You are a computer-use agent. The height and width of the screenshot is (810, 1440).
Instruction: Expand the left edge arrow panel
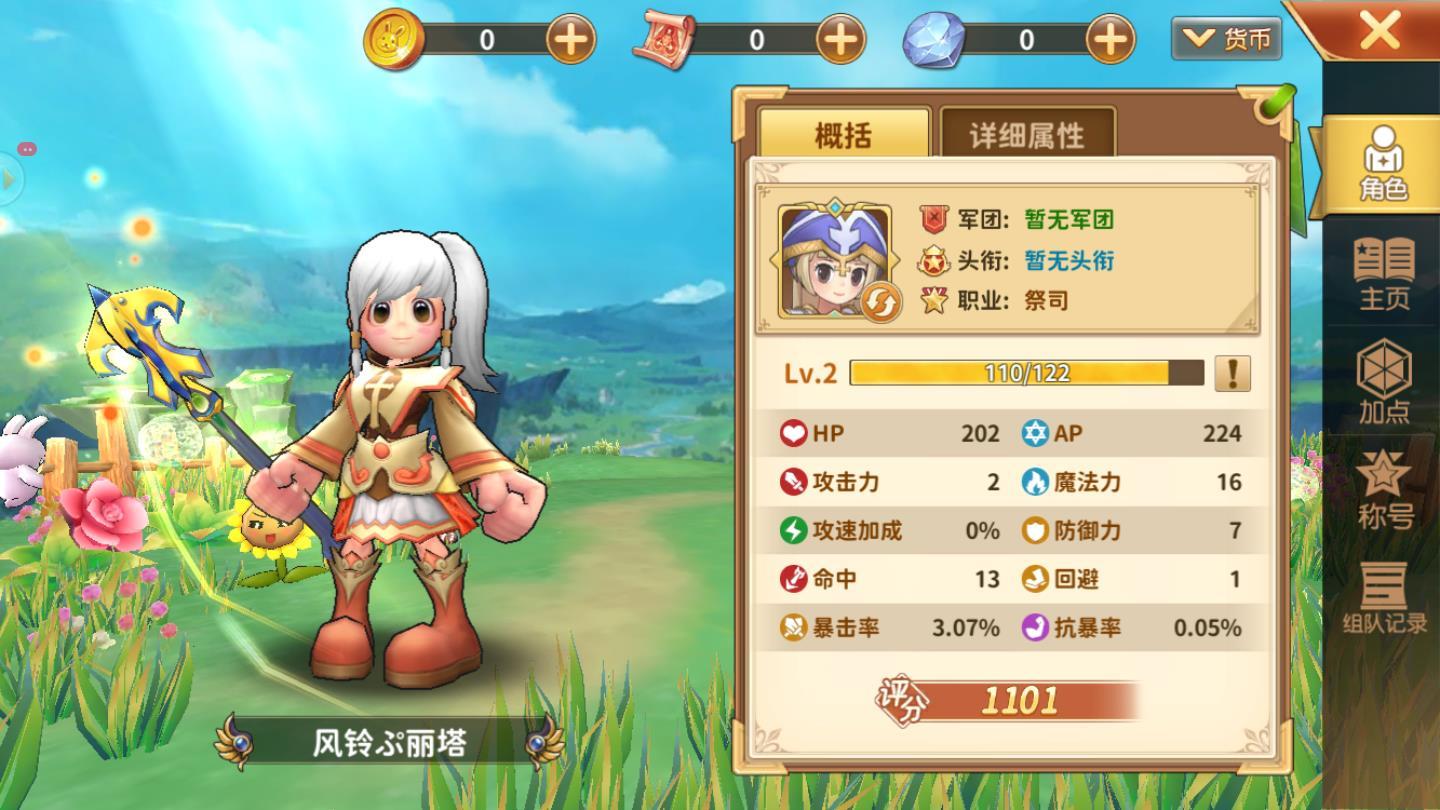[x=8, y=180]
